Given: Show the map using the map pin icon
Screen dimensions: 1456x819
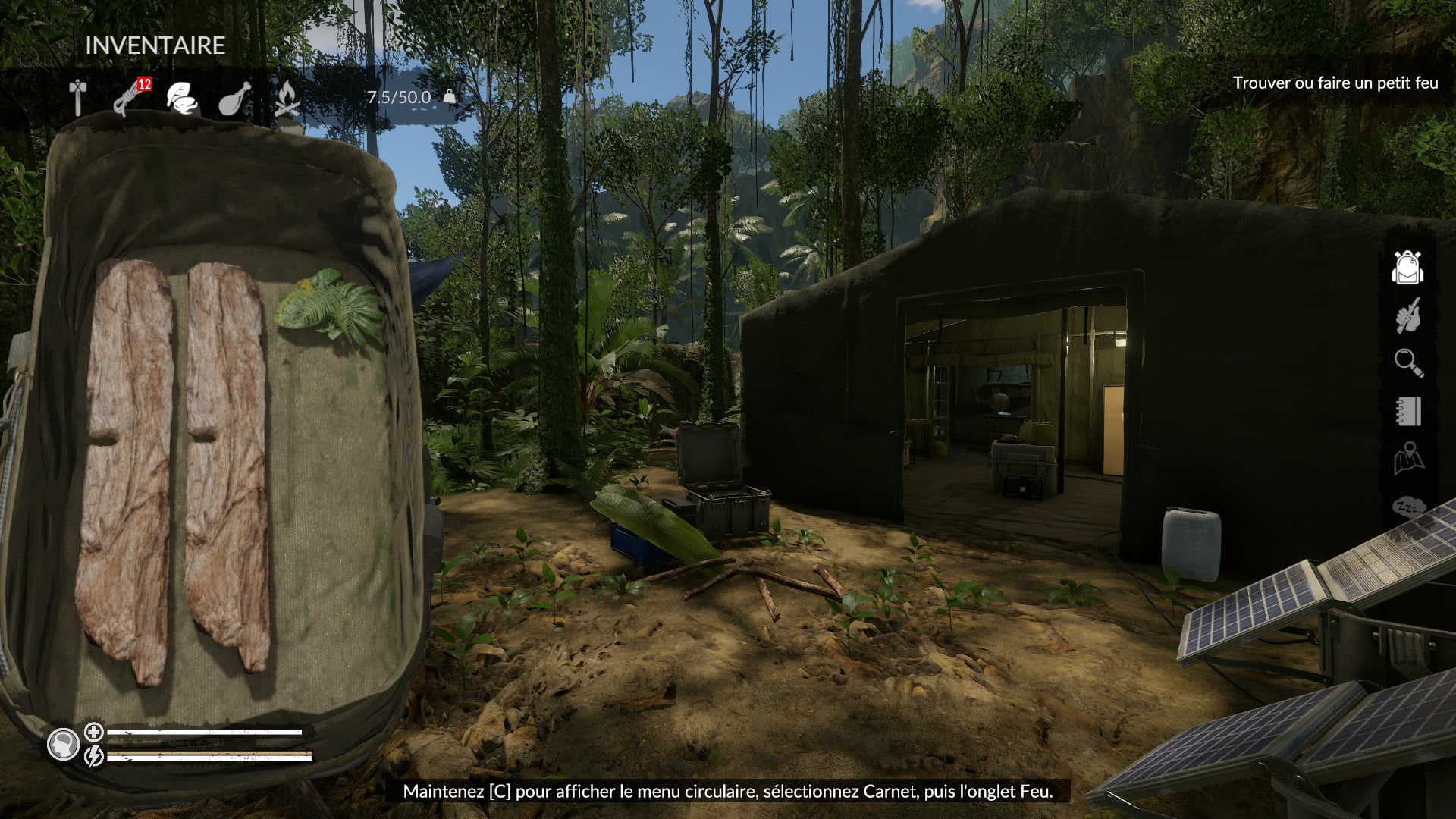Looking at the screenshot, I should [x=1408, y=459].
